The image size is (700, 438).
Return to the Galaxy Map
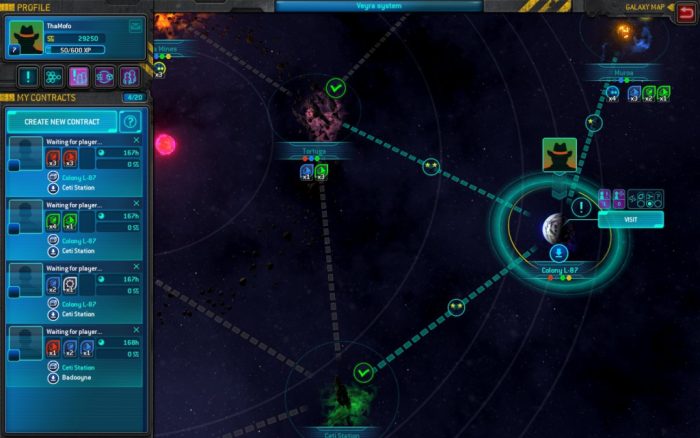coord(684,7)
